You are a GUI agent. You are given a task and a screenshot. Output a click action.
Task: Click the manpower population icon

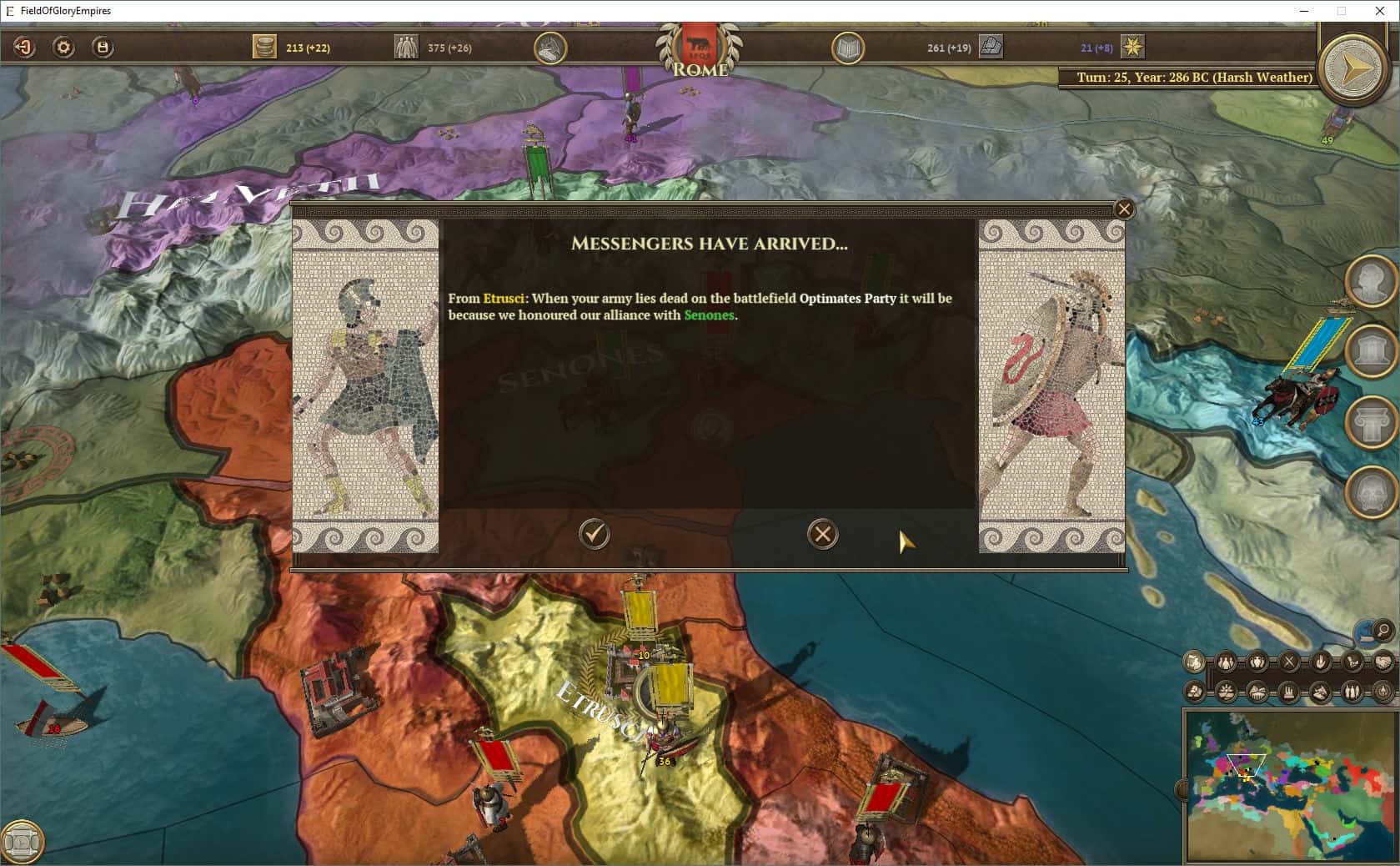[x=406, y=47]
